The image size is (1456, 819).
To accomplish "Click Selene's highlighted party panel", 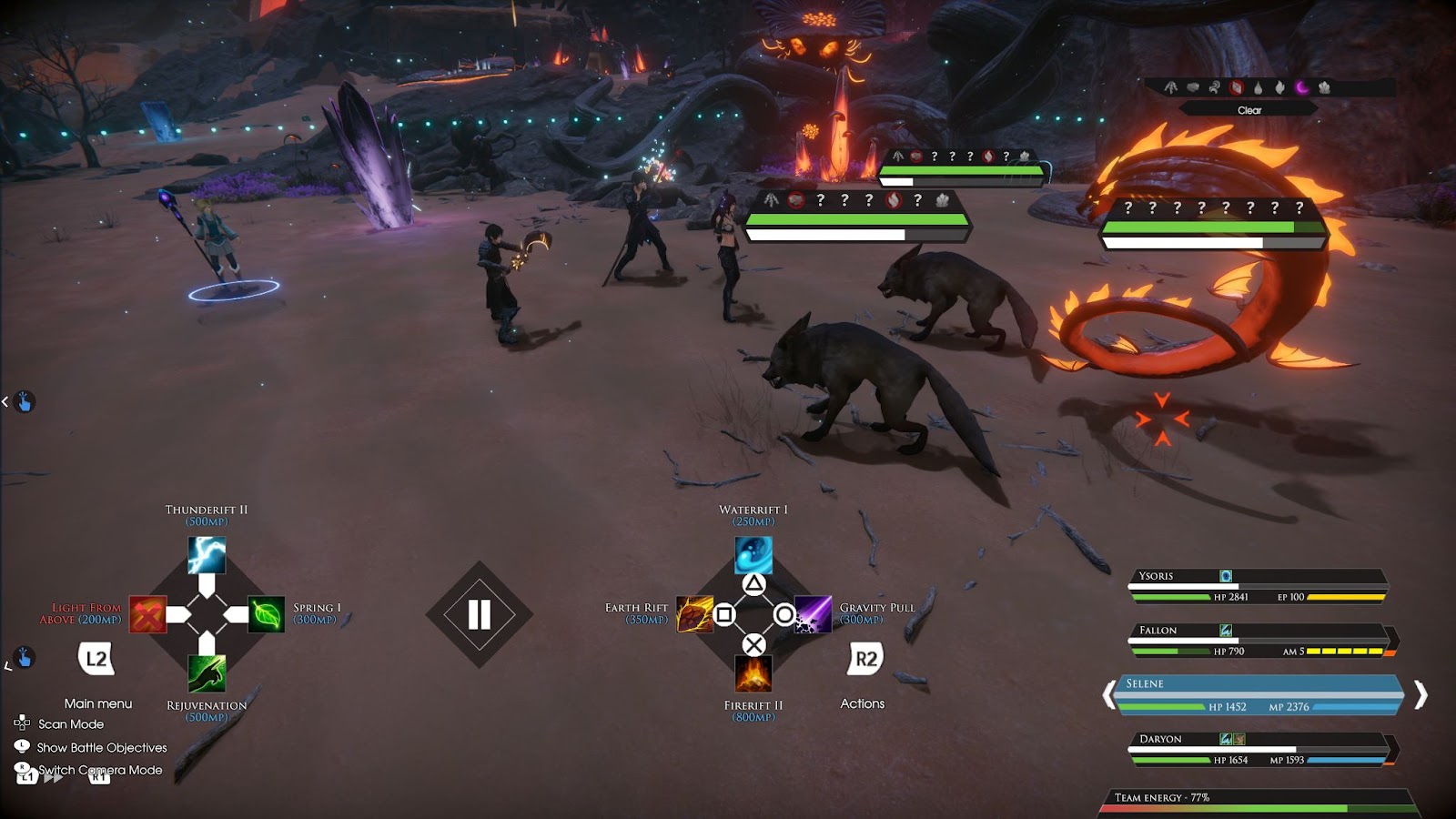I will pyautogui.click(x=1256, y=695).
